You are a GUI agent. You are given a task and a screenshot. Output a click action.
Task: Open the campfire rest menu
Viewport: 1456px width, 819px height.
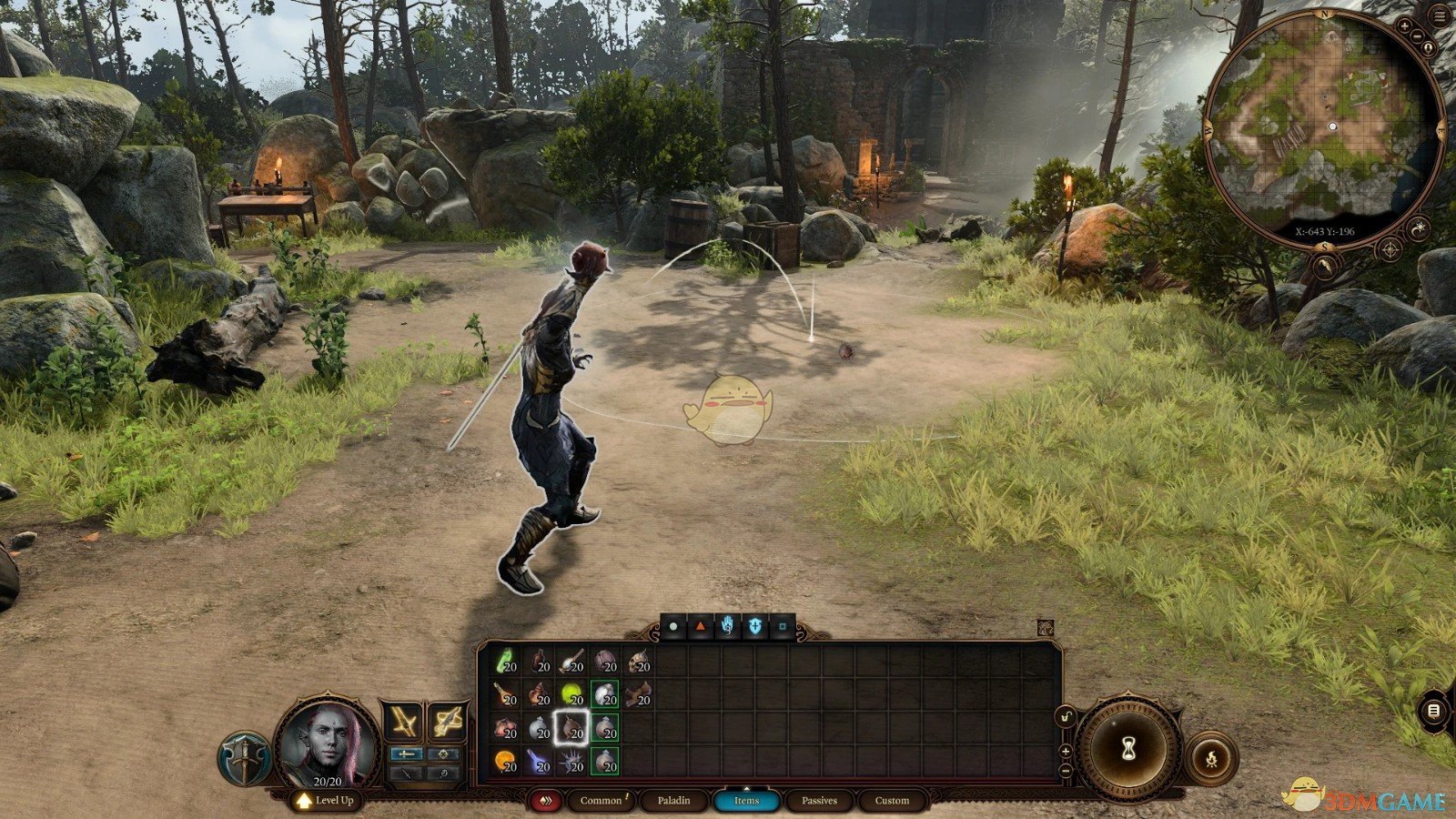1211,757
